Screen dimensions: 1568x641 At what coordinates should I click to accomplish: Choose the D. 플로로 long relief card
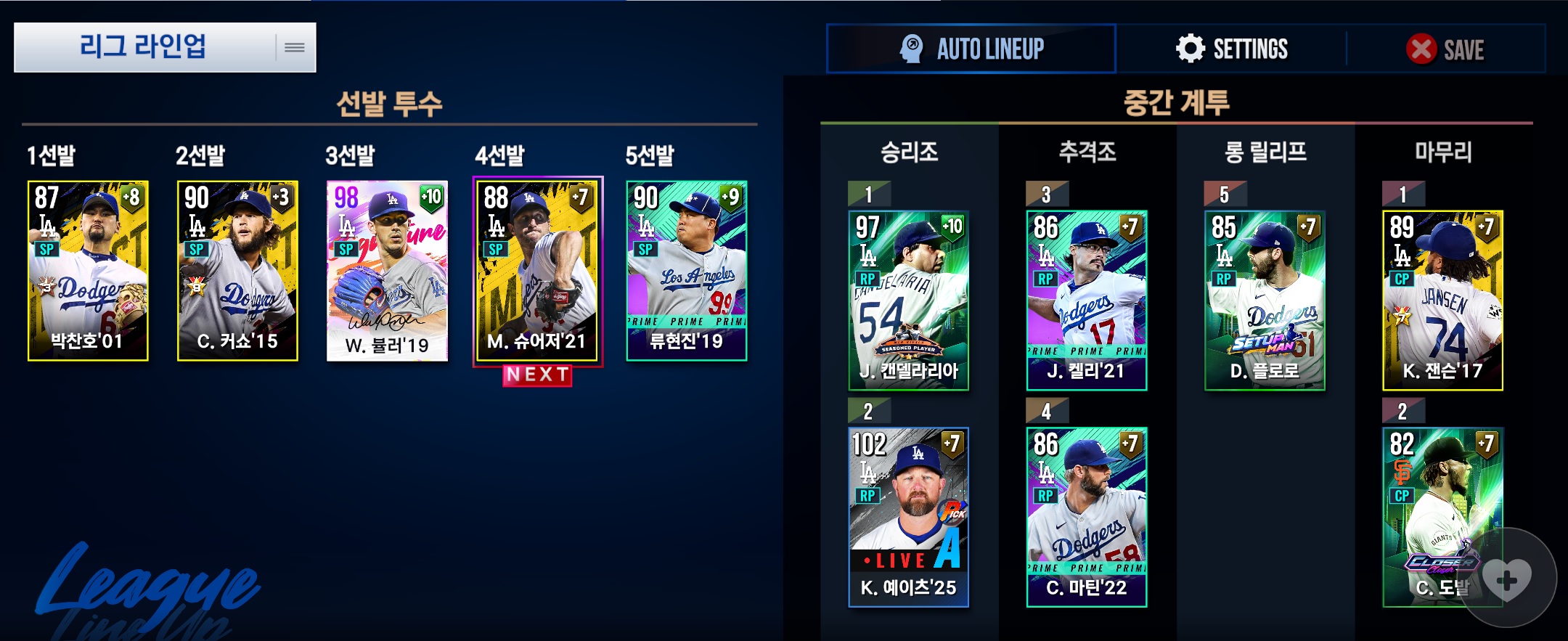[x=1265, y=300]
